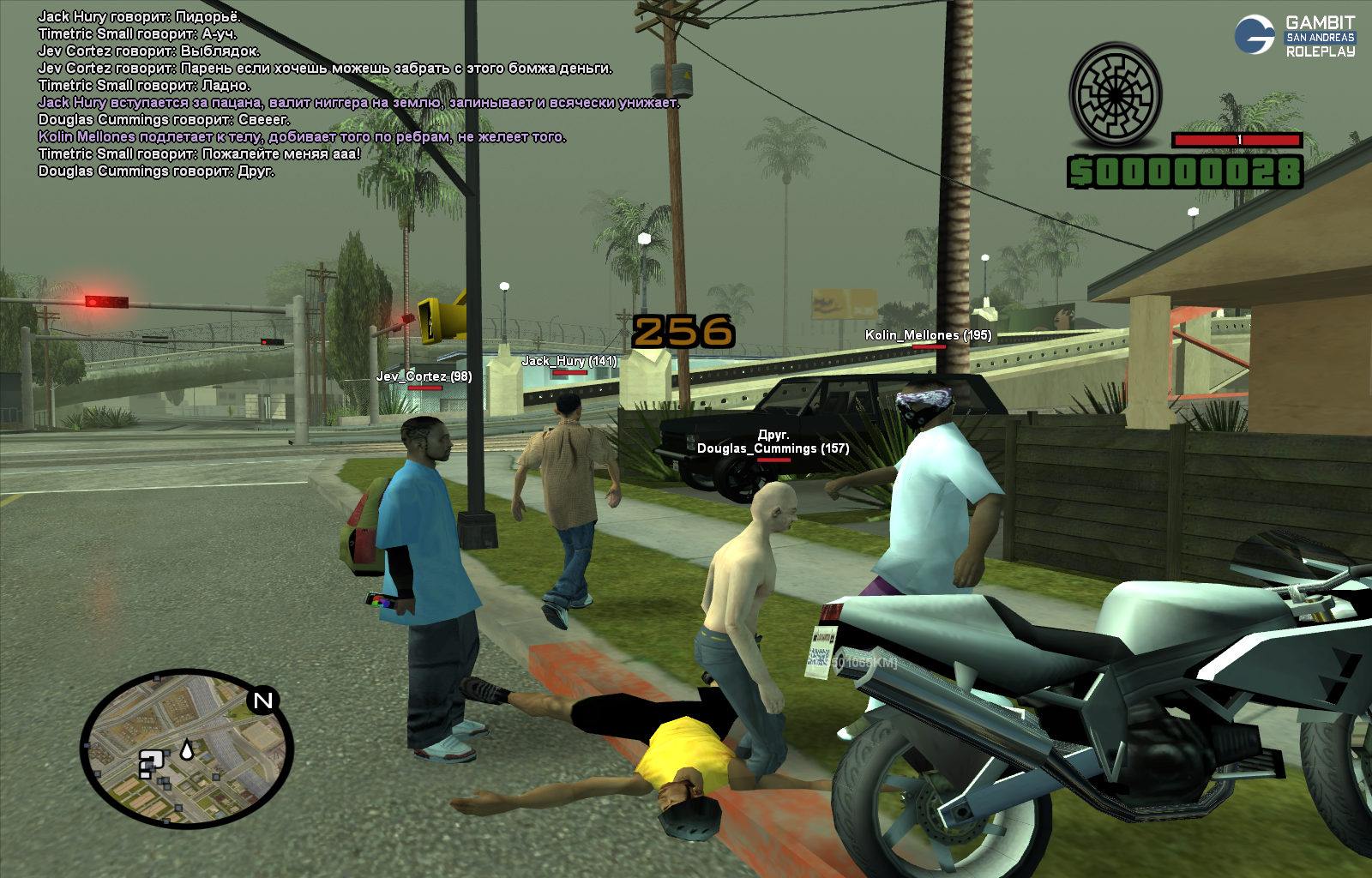Click the north N marker on radar

click(263, 701)
